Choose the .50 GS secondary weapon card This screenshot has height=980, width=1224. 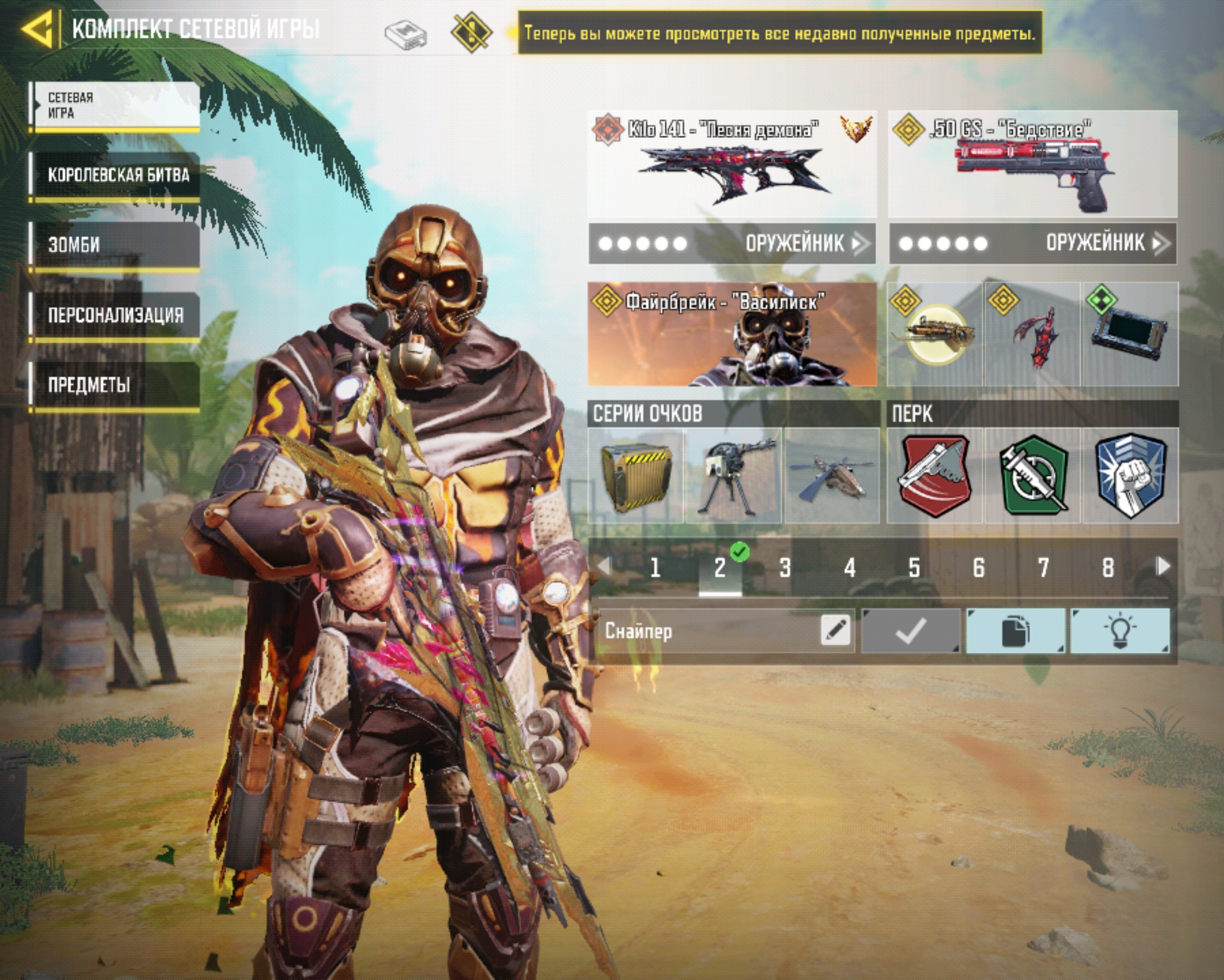click(1032, 164)
